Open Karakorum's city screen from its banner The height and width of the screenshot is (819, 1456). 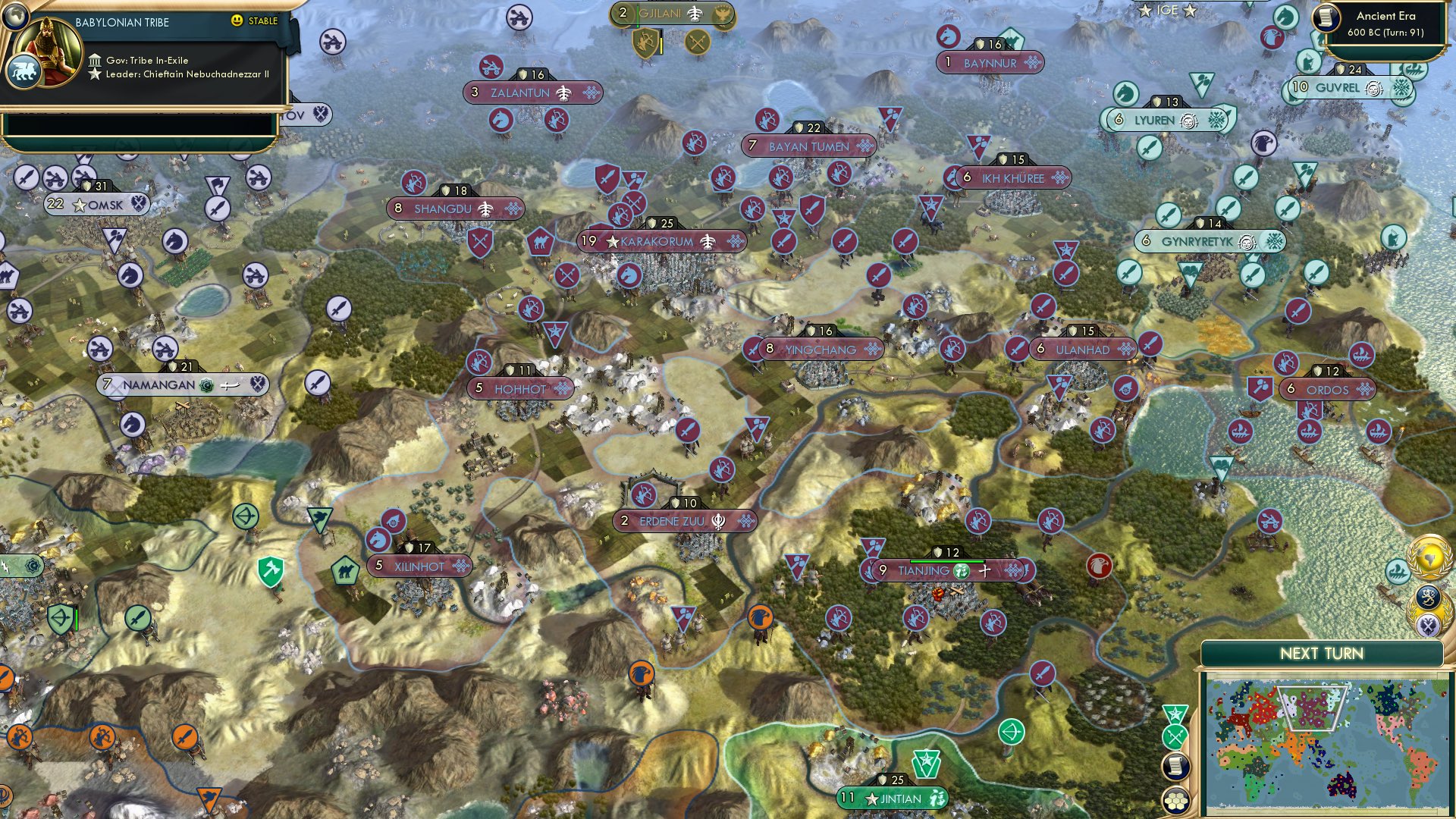click(656, 242)
